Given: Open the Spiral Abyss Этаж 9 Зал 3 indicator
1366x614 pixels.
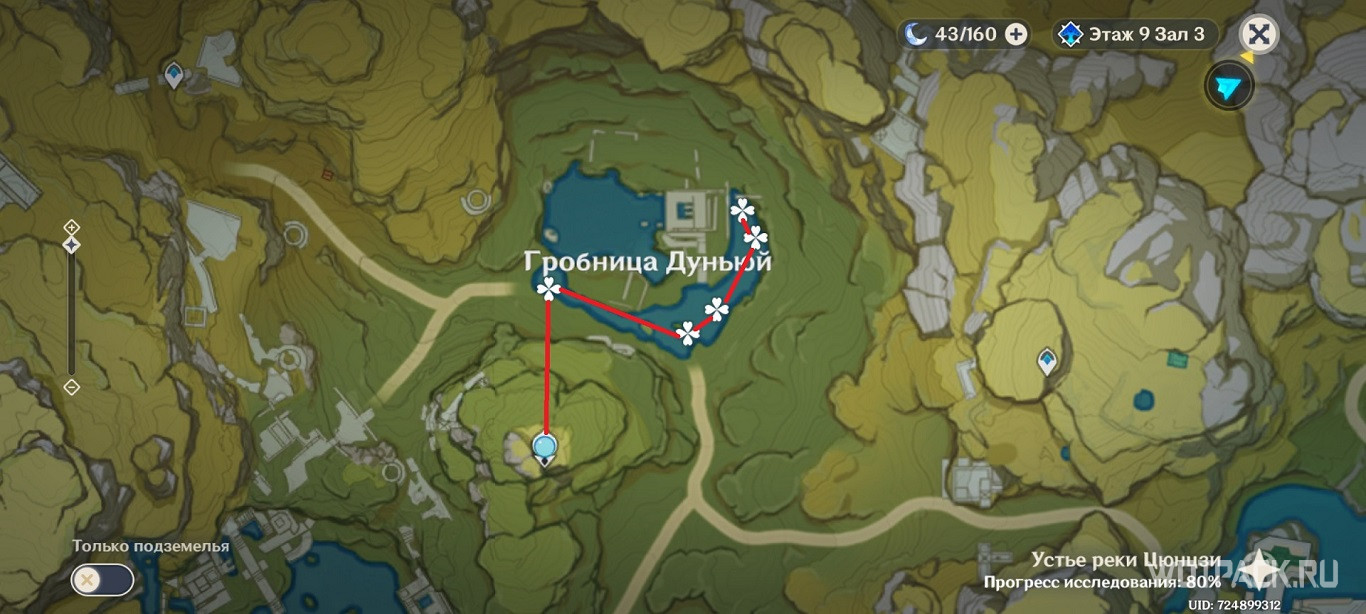Looking at the screenshot, I should [x=1135, y=35].
